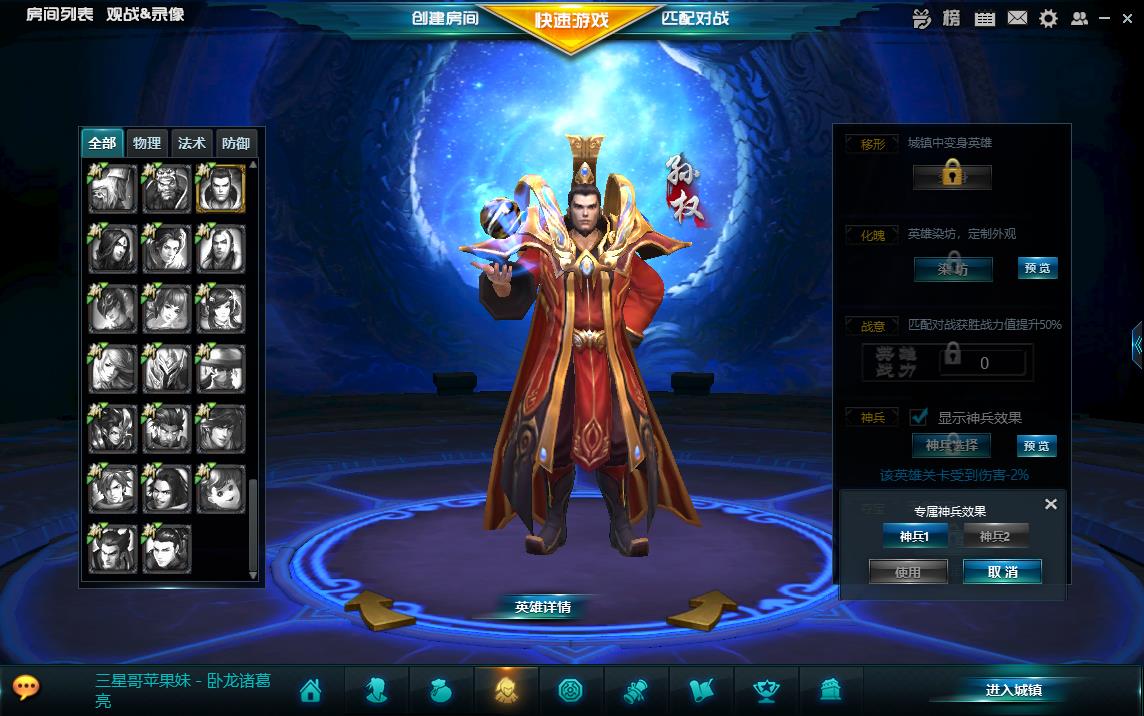This screenshot has width=1144, height=716.
Task: Click the 进入城镇 button
Action: 1013,690
